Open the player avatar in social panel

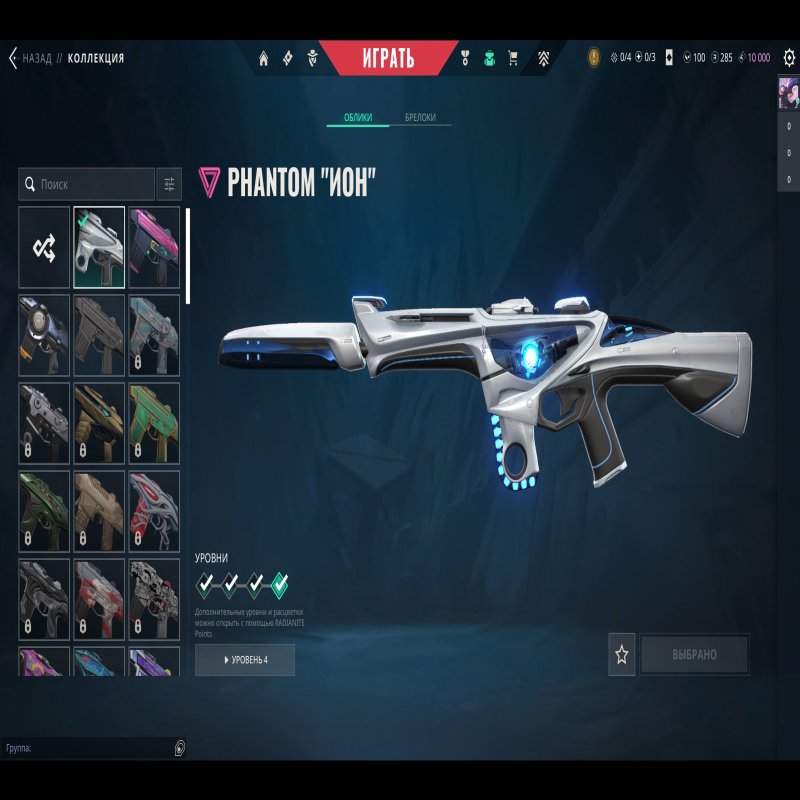tap(788, 93)
